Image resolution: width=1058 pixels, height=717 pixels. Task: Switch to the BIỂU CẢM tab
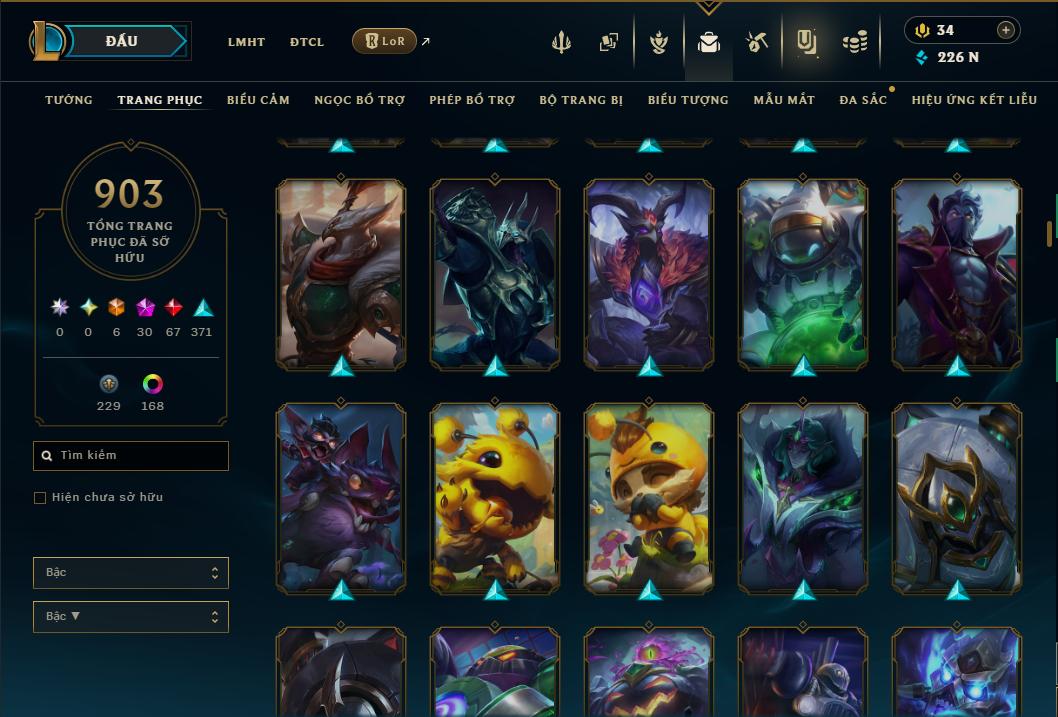pyautogui.click(x=258, y=100)
